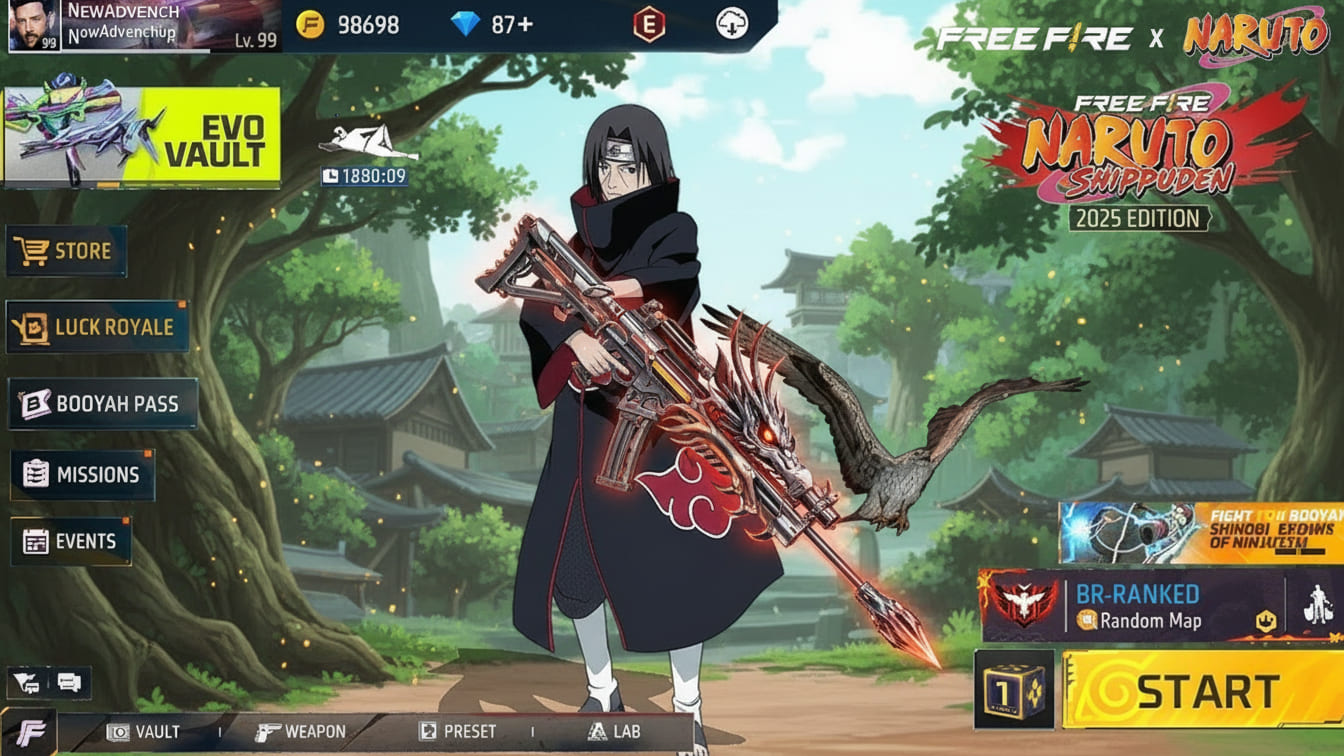Viewport: 1344px width, 756px height.
Task: Open the Events page
Action: [x=70, y=542]
